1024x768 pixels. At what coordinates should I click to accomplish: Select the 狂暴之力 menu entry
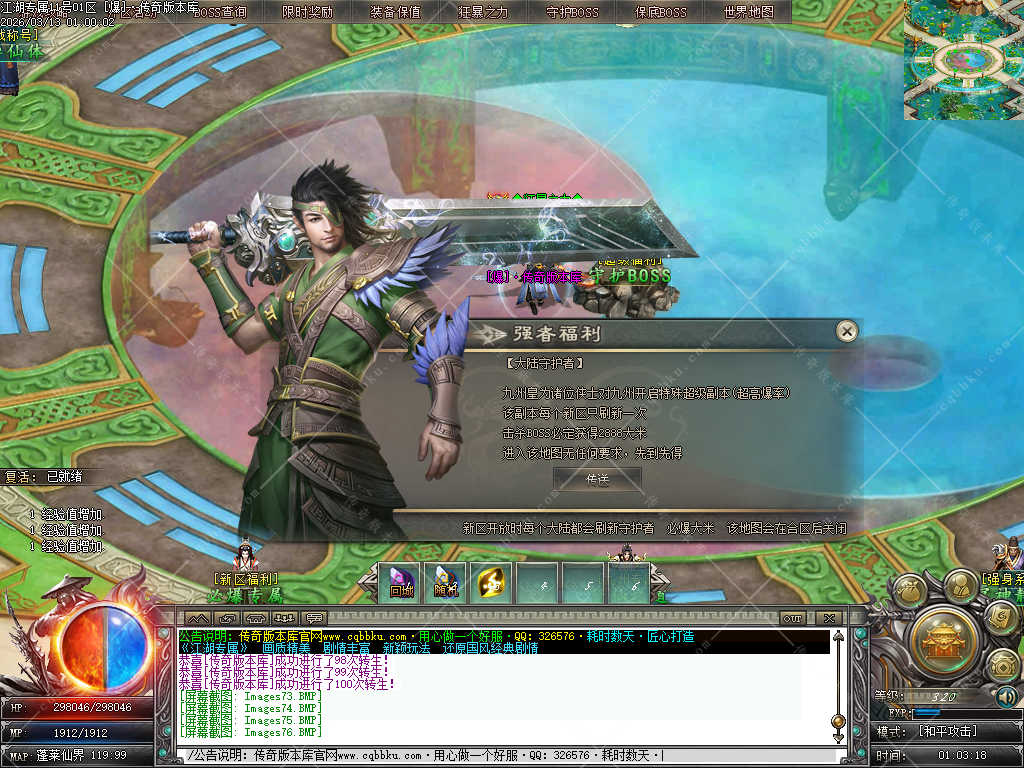(x=483, y=12)
